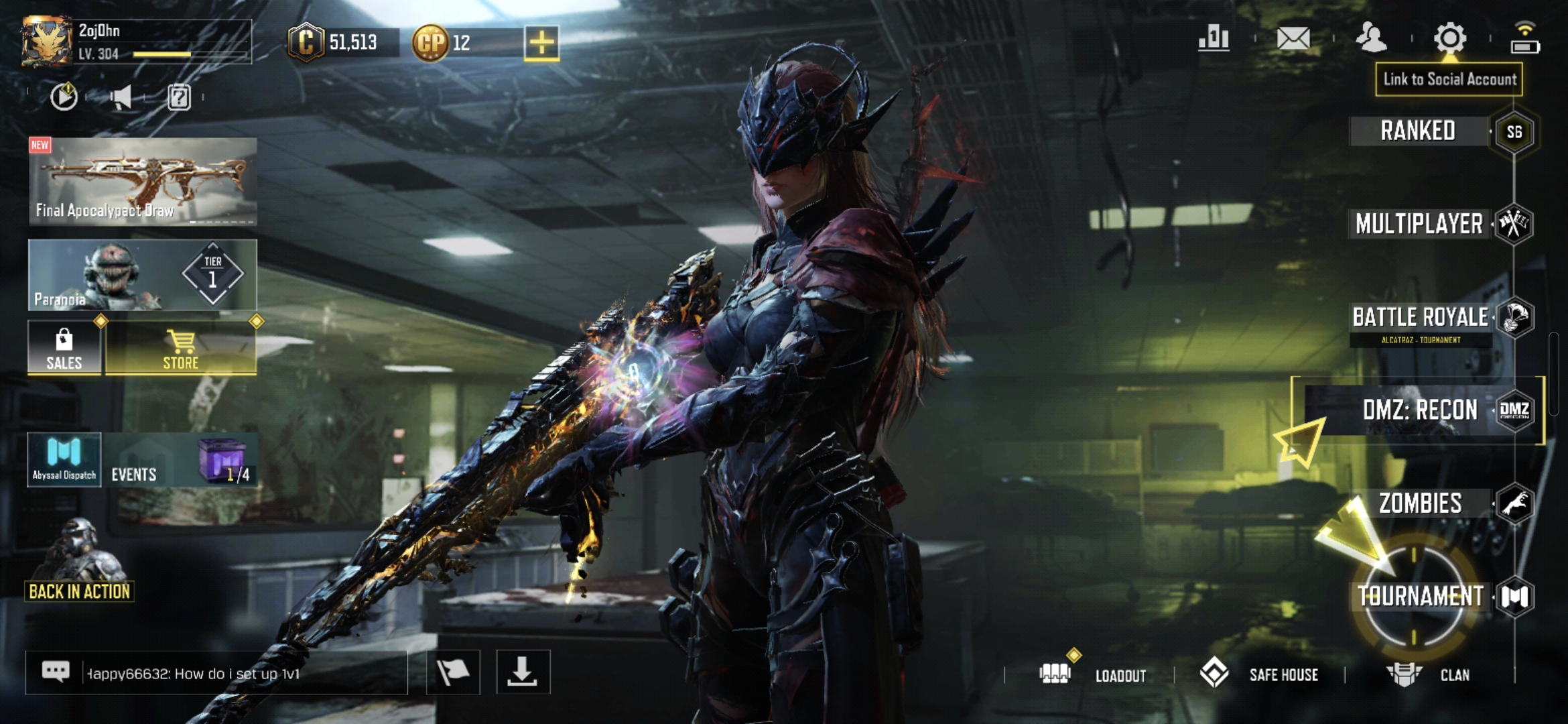
Task: Open the Paranoia battle pass tier
Action: 143,275
